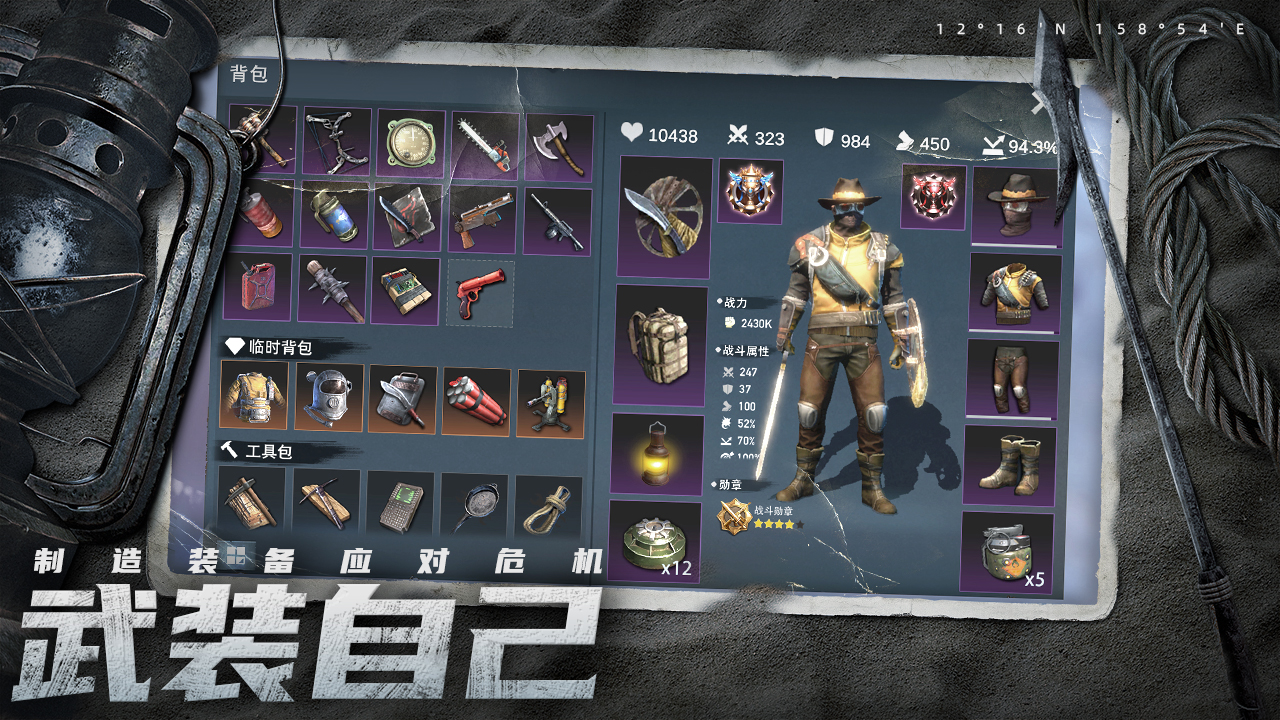This screenshot has height=720, width=1280.
Task: Select the compound bow in the backpack
Action: click(x=337, y=141)
